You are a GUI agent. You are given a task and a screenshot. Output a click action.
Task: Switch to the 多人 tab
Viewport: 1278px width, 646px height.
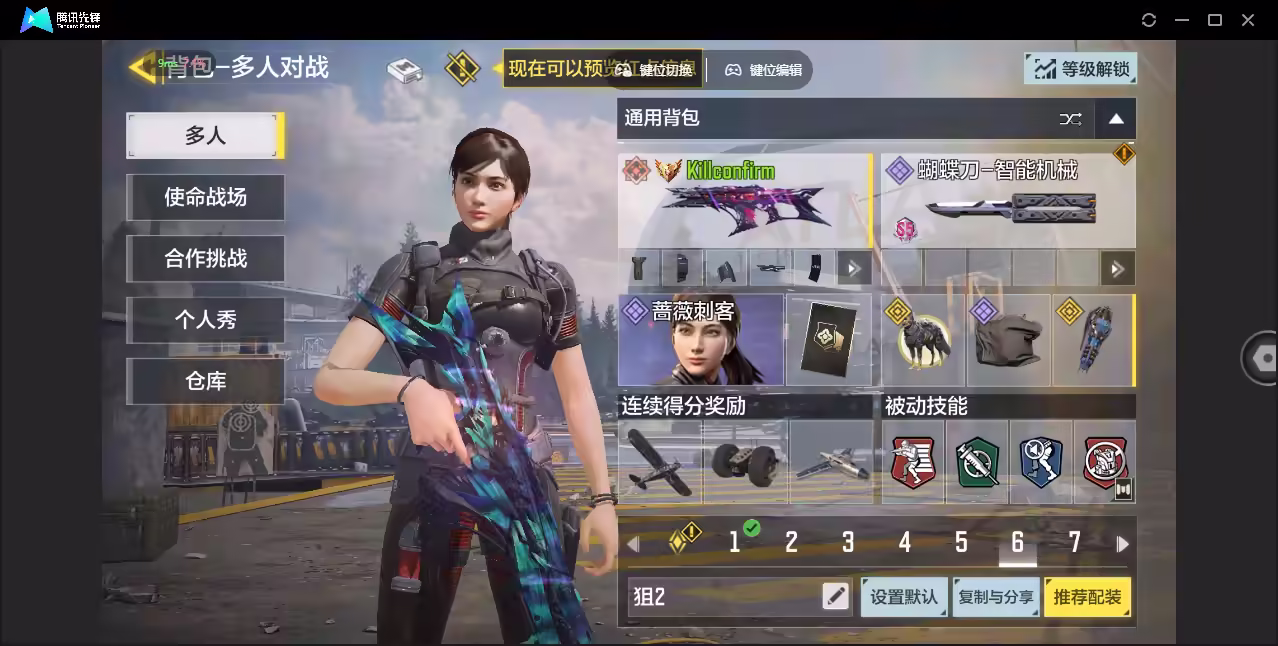pyautogui.click(x=205, y=135)
